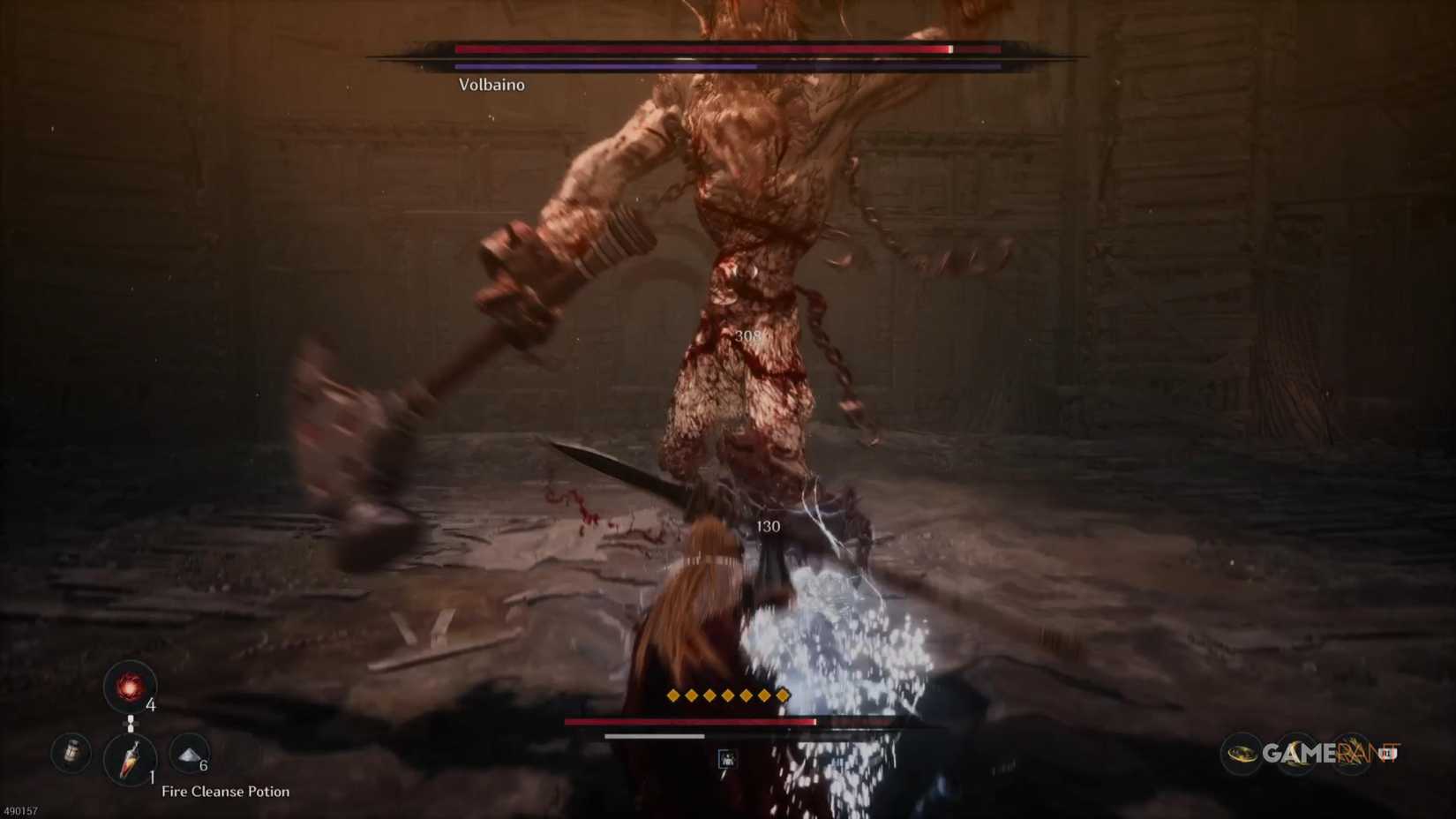Select the lantern consumable icon
This screenshot has height=819, width=1456.
(71, 753)
